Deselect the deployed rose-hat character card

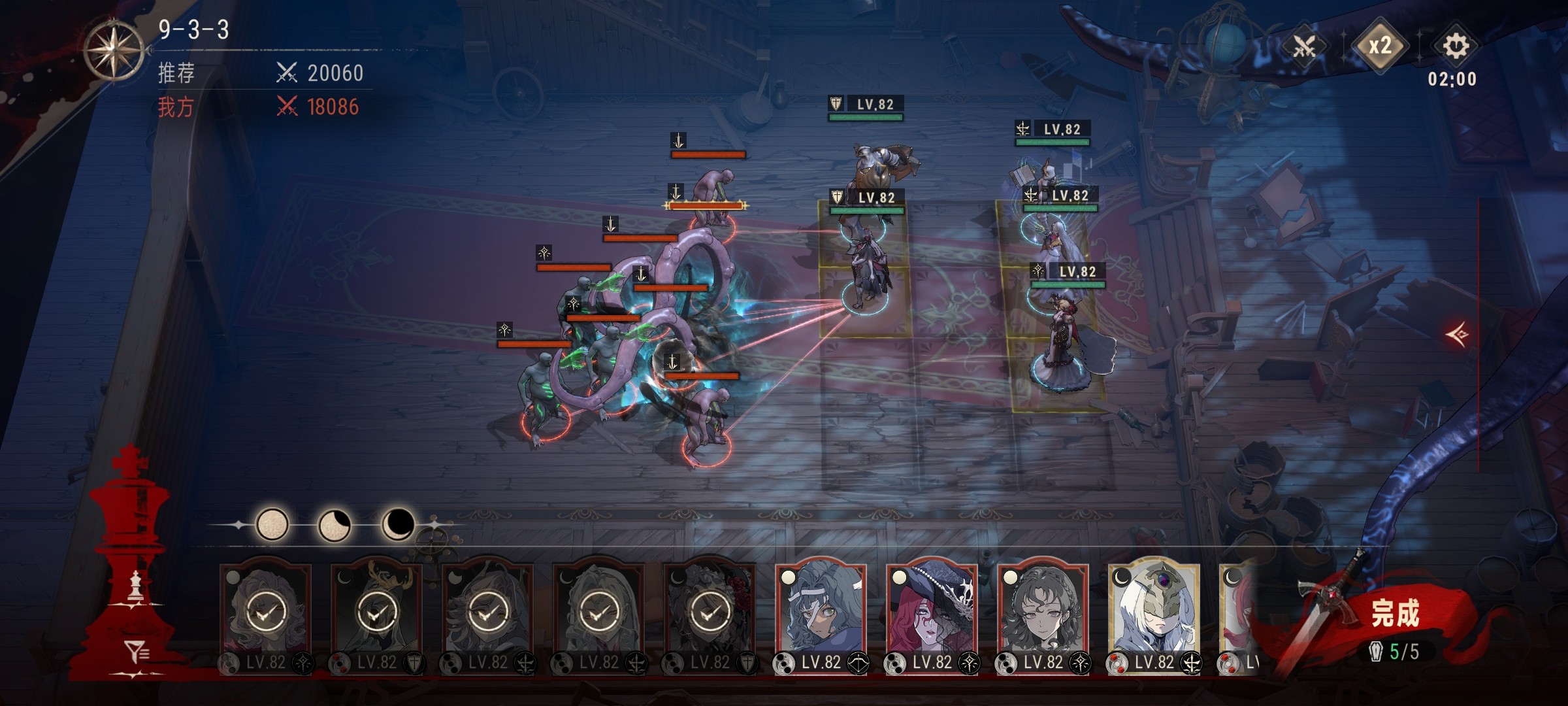point(710,611)
